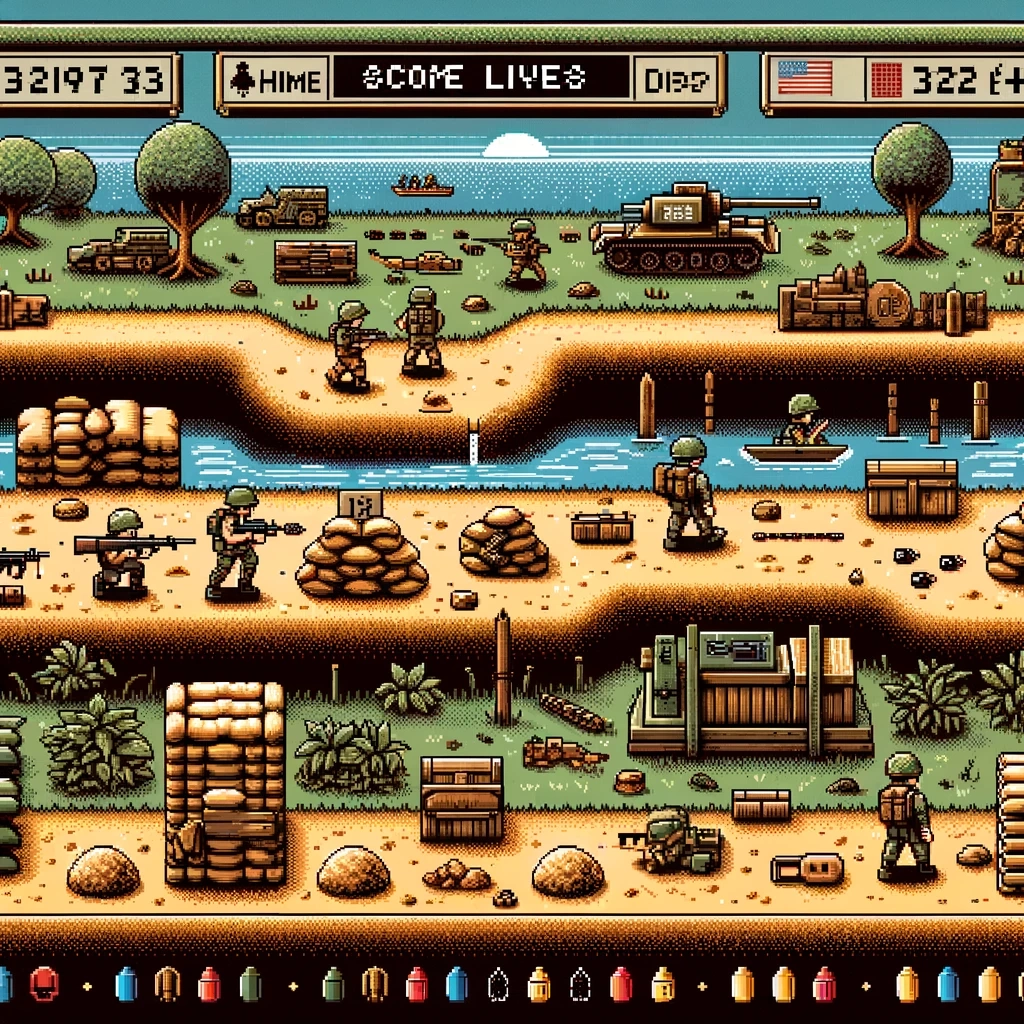Select the red grid square icon
The image size is (1024, 1024).
click(888, 80)
